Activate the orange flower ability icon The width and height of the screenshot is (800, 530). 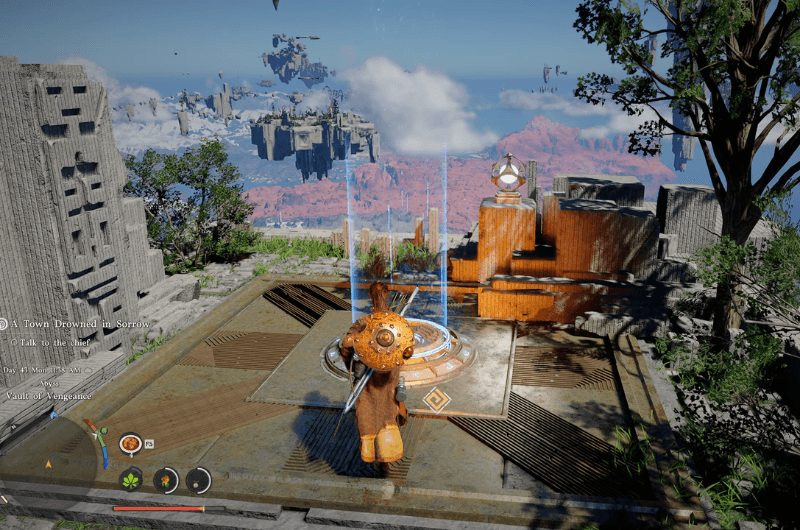[165, 480]
